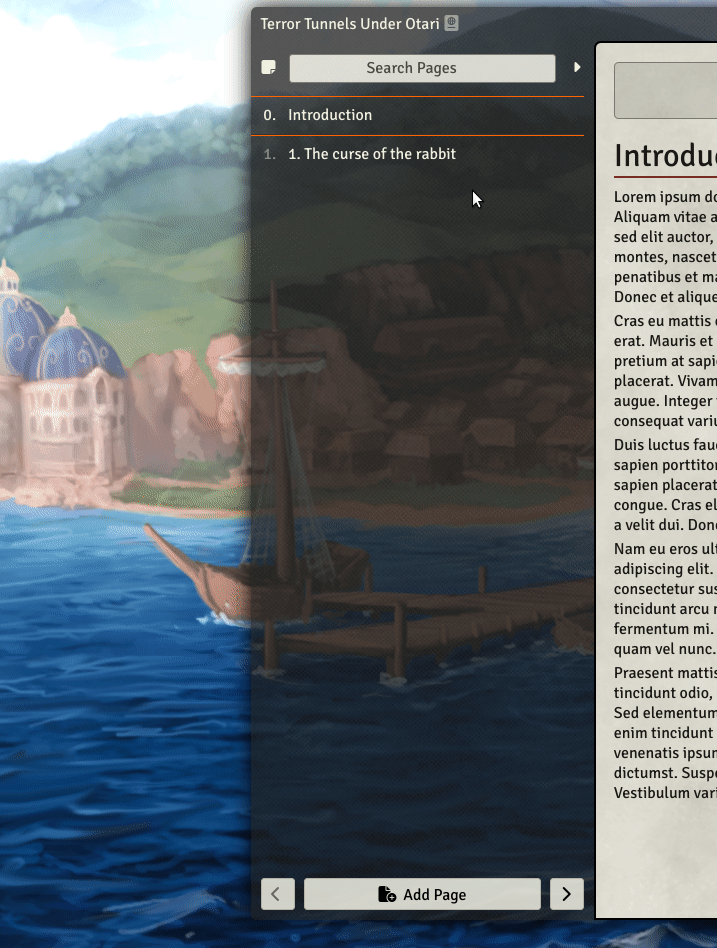Screen dimensions: 717x948
Task: Add a new journal page
Action: click(x=422, y=894)
